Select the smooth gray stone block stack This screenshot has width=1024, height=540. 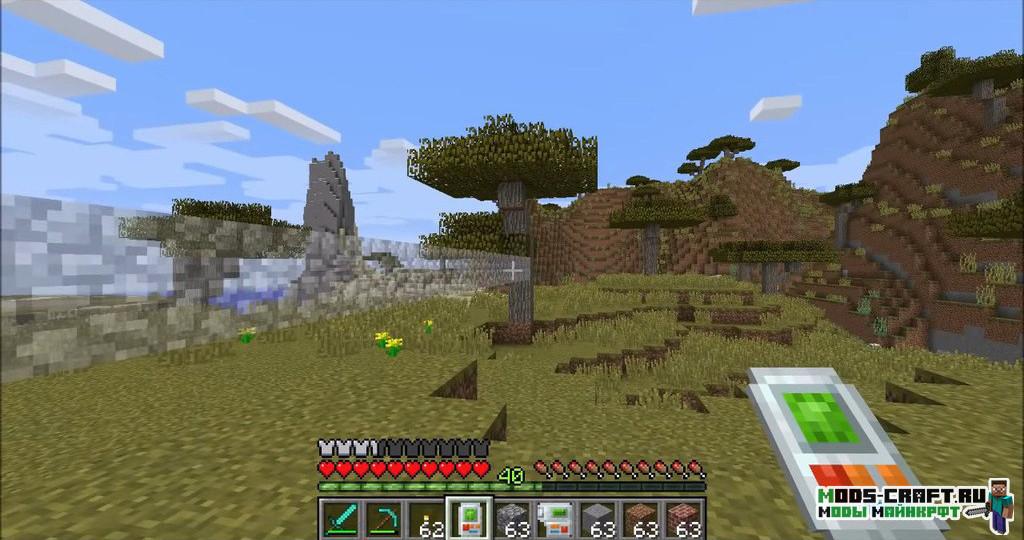[598, 519]
